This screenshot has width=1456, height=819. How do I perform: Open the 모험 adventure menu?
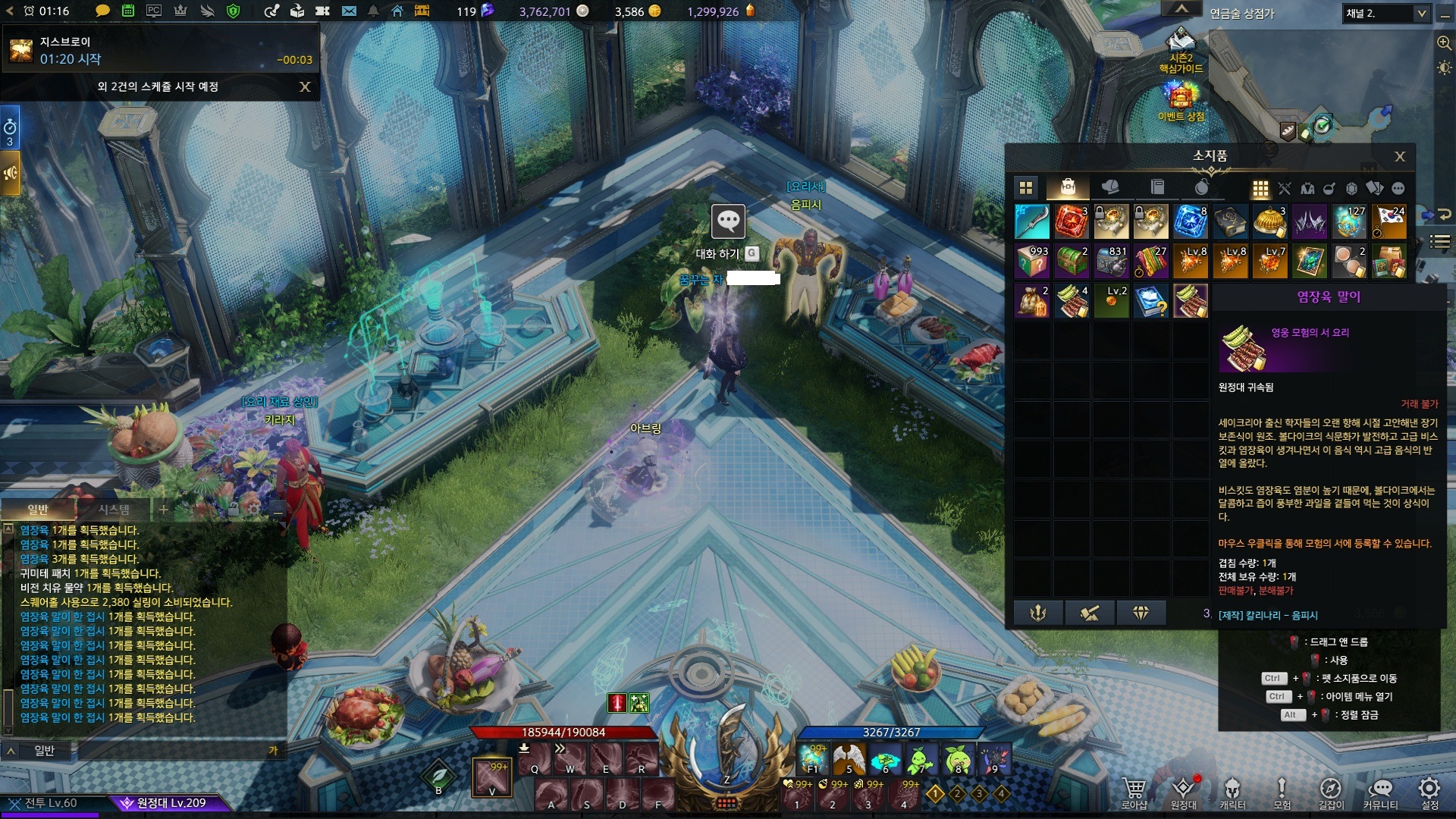pos(1282,792)
